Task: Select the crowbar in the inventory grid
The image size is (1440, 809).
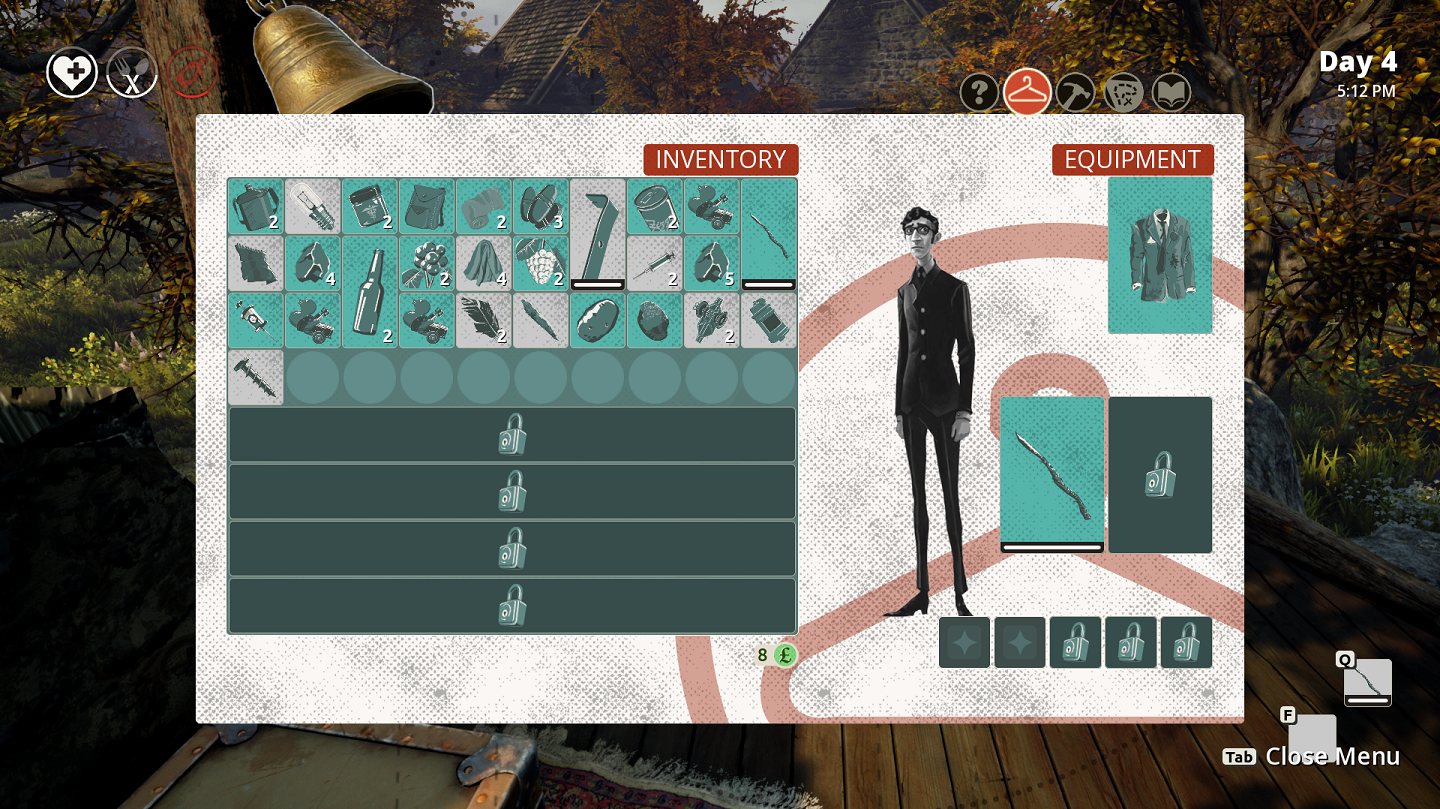Action: 598,232
